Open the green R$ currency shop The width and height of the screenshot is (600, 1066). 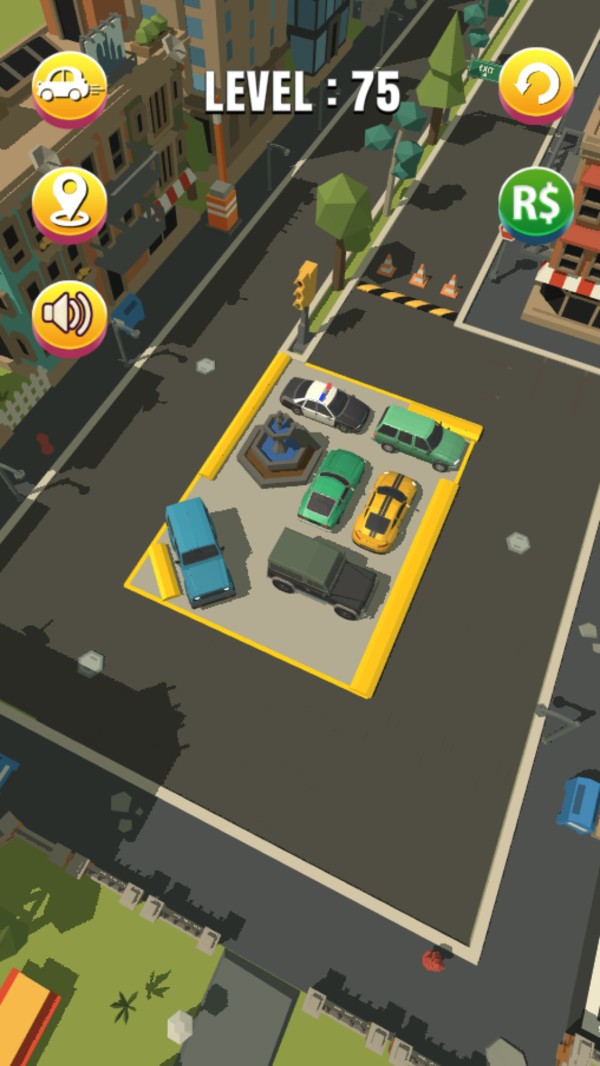[536, 203]
